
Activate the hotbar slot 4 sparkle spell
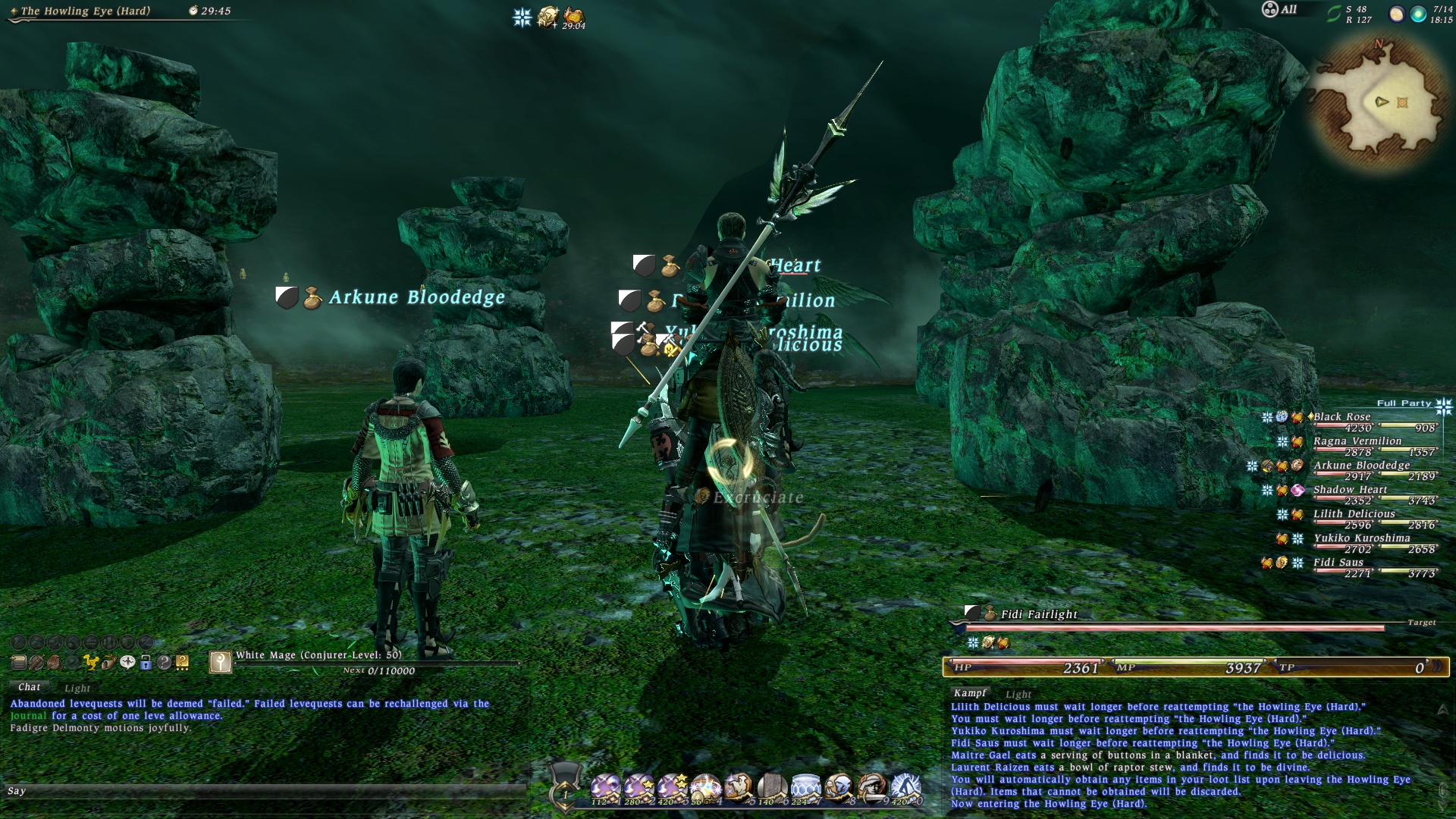coord(705,789)
